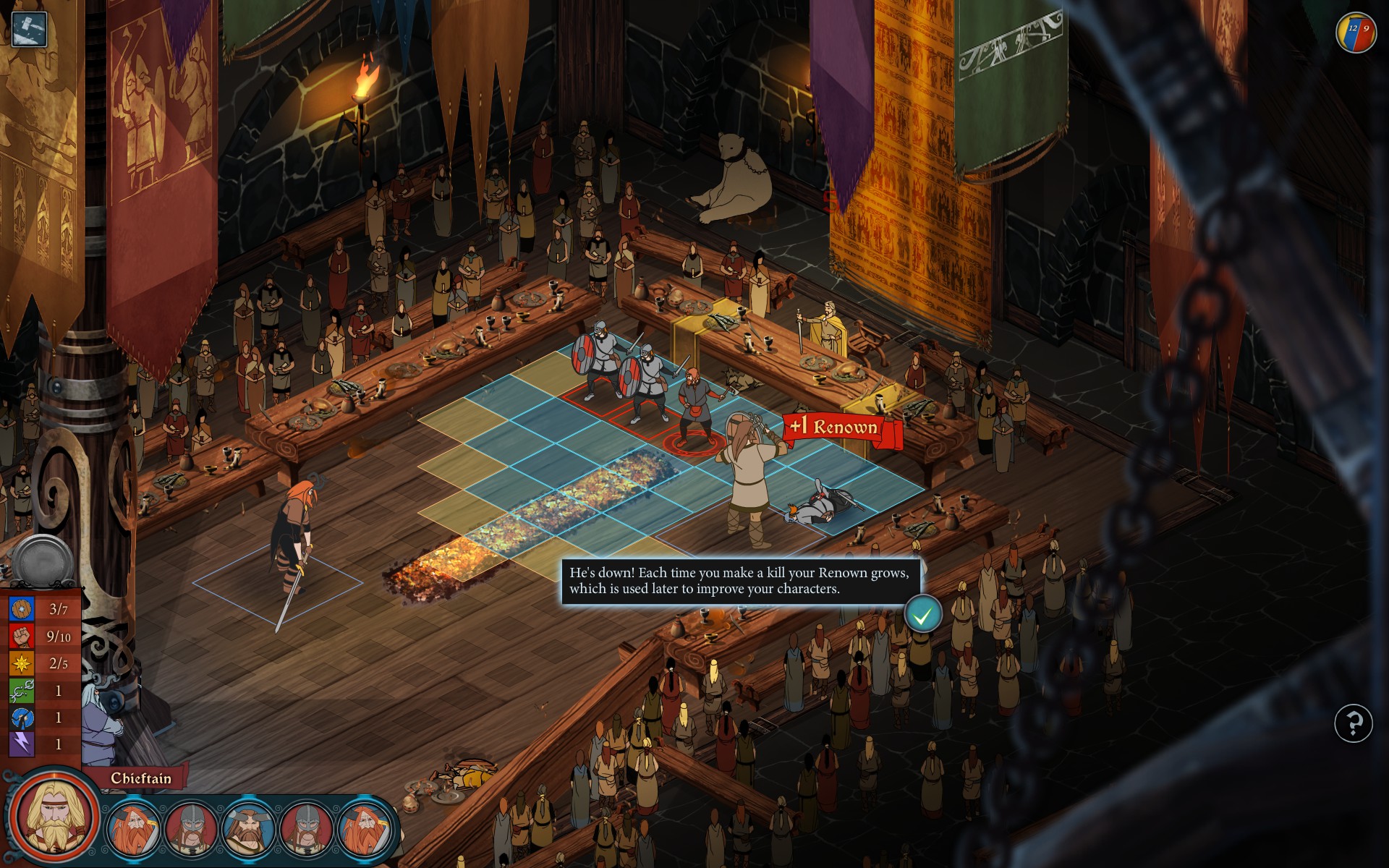Click the blue shield armor stat icon
1389x868 pixels.
pos(22,609)
